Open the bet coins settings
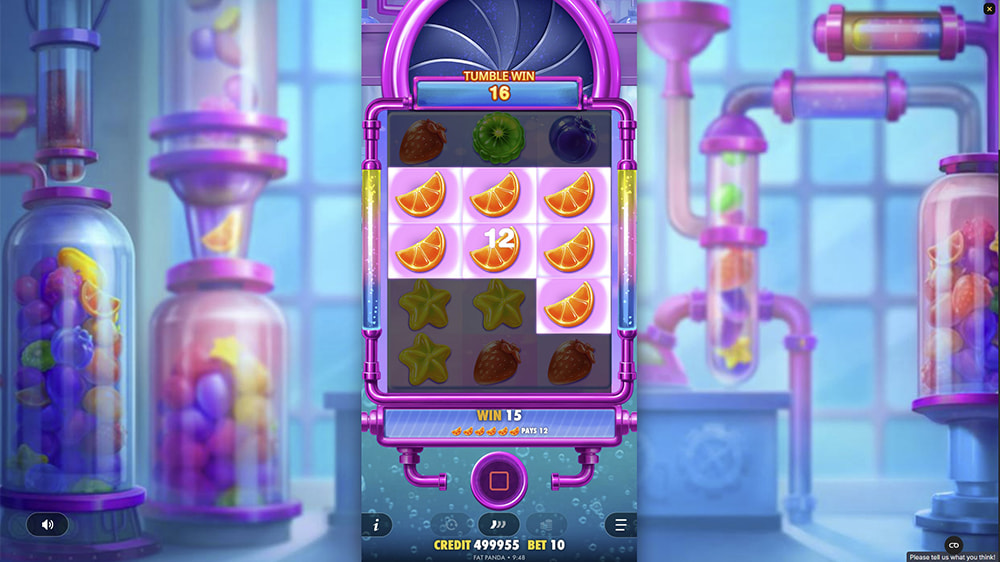Screen dimensions: 1000x562 546,524
